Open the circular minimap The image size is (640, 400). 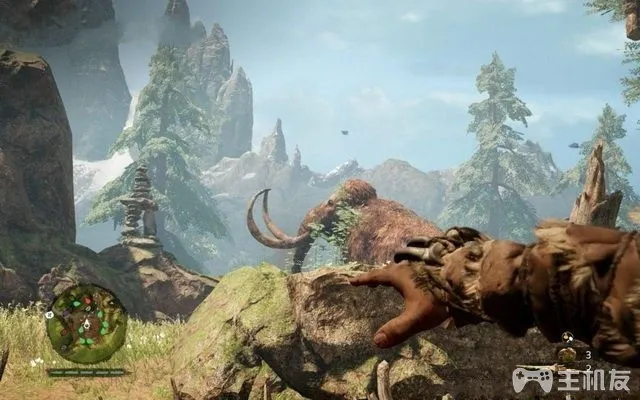coord(86,325)
